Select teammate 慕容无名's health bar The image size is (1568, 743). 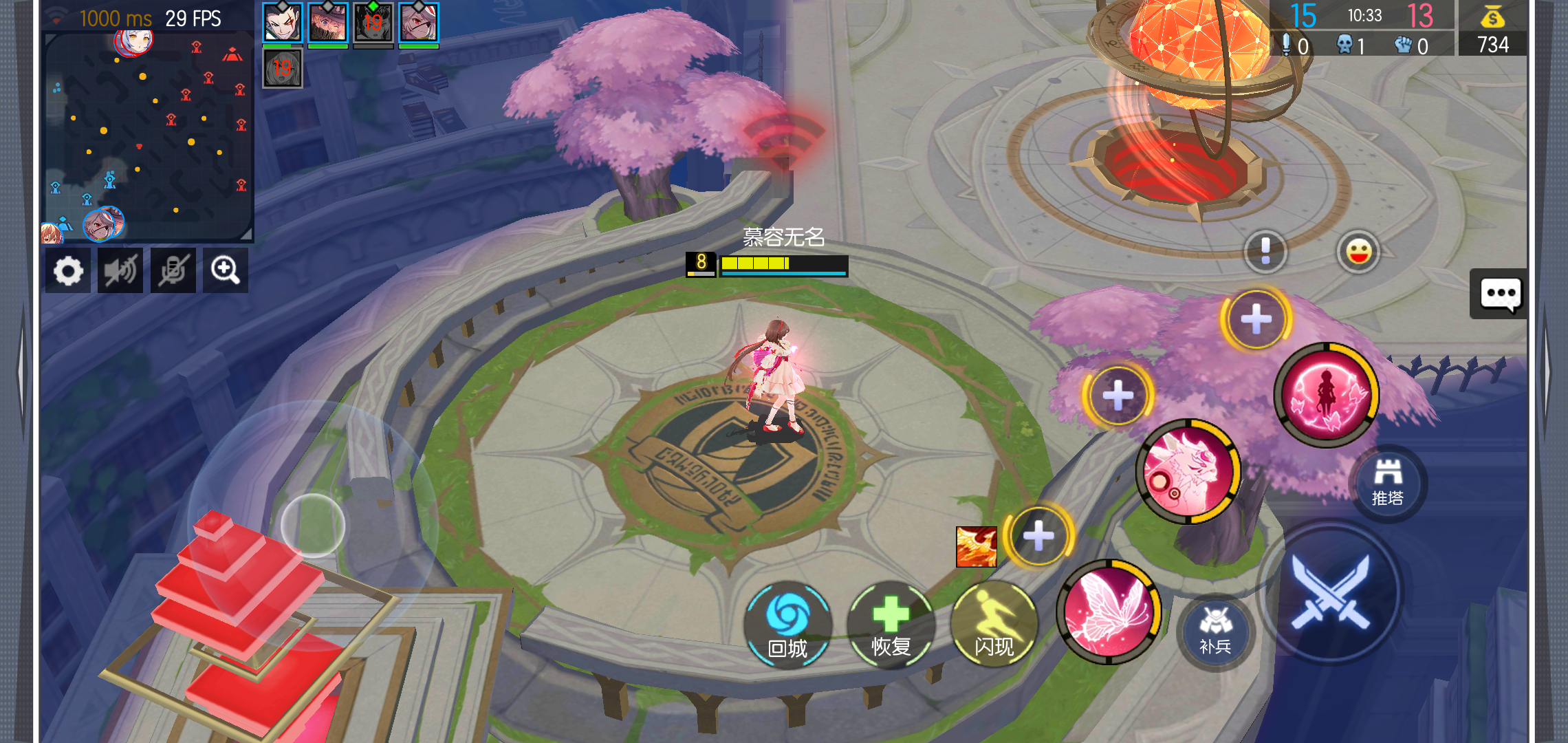783,266
